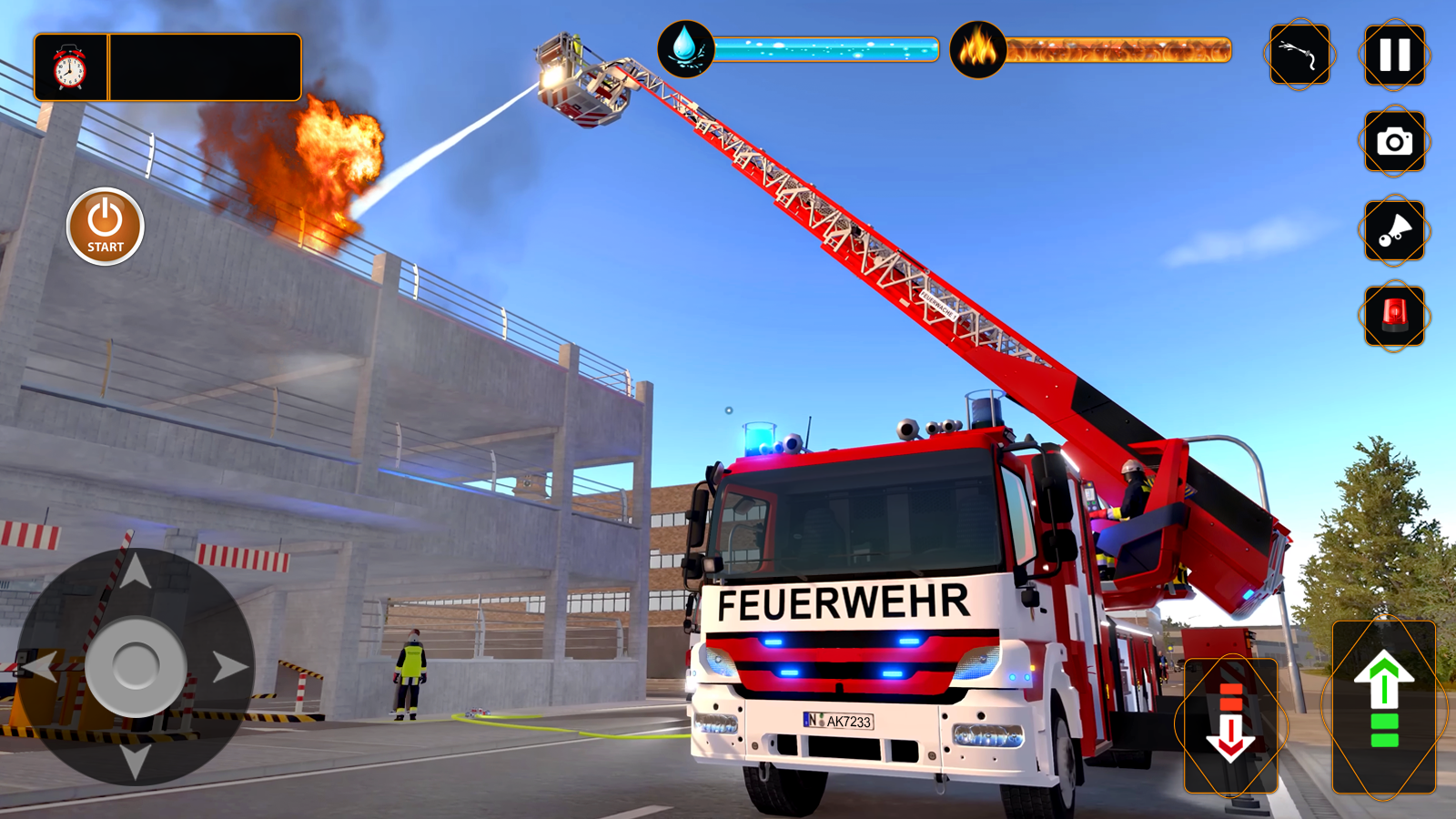
Task: Toggle the red emergency siren light
Action: click(1394, 315)
